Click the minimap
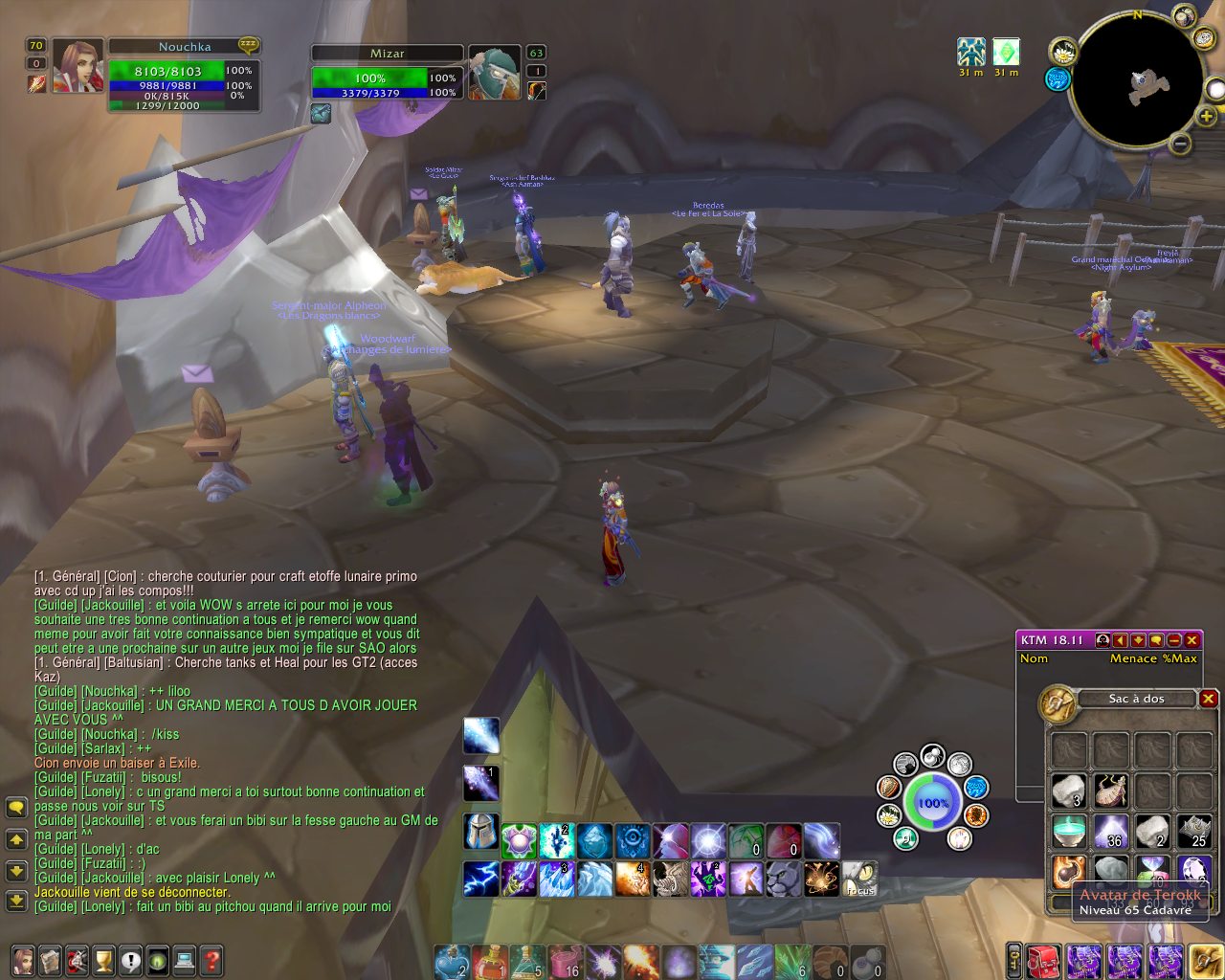Screen dimensions: 1225x980 (1136, 81)
